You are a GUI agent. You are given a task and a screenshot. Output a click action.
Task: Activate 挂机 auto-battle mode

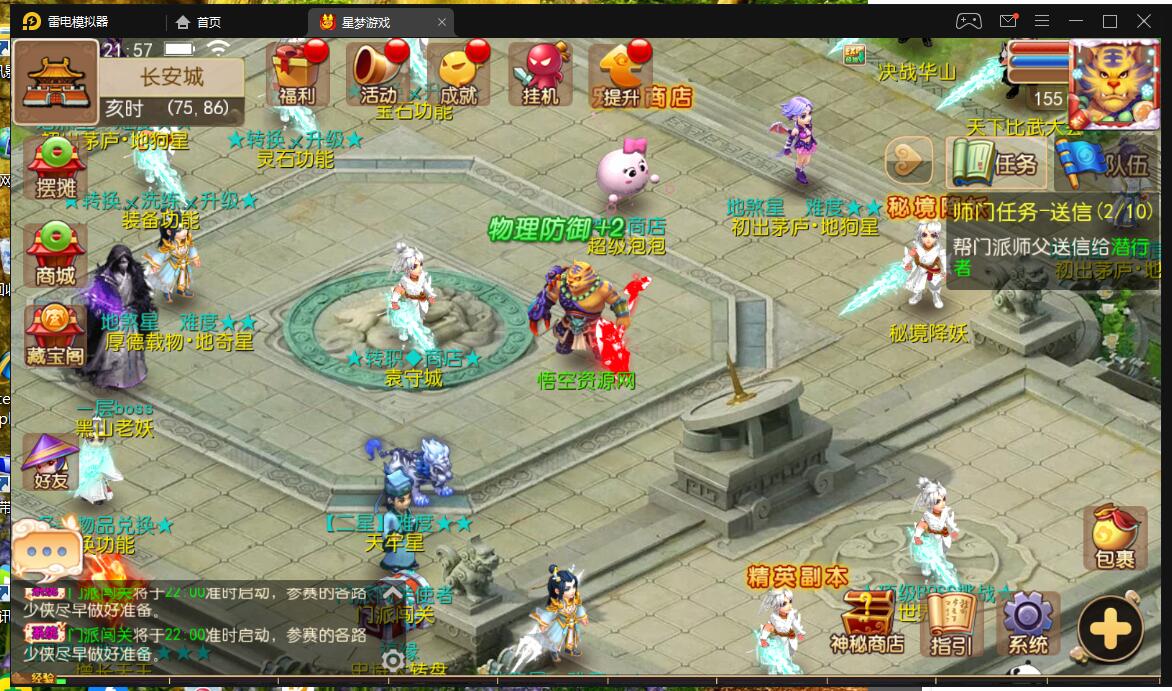click(539, 73)
